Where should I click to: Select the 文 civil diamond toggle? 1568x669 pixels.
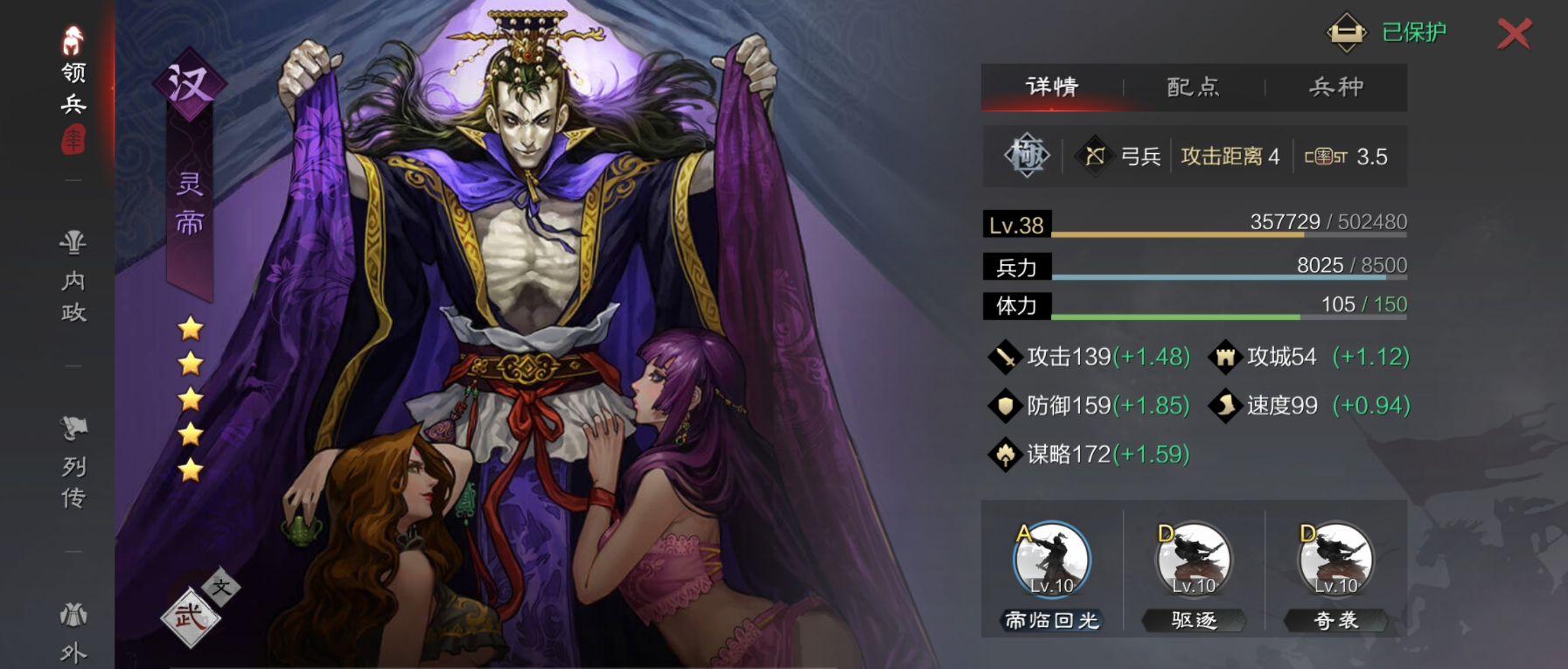click(221, 587)
